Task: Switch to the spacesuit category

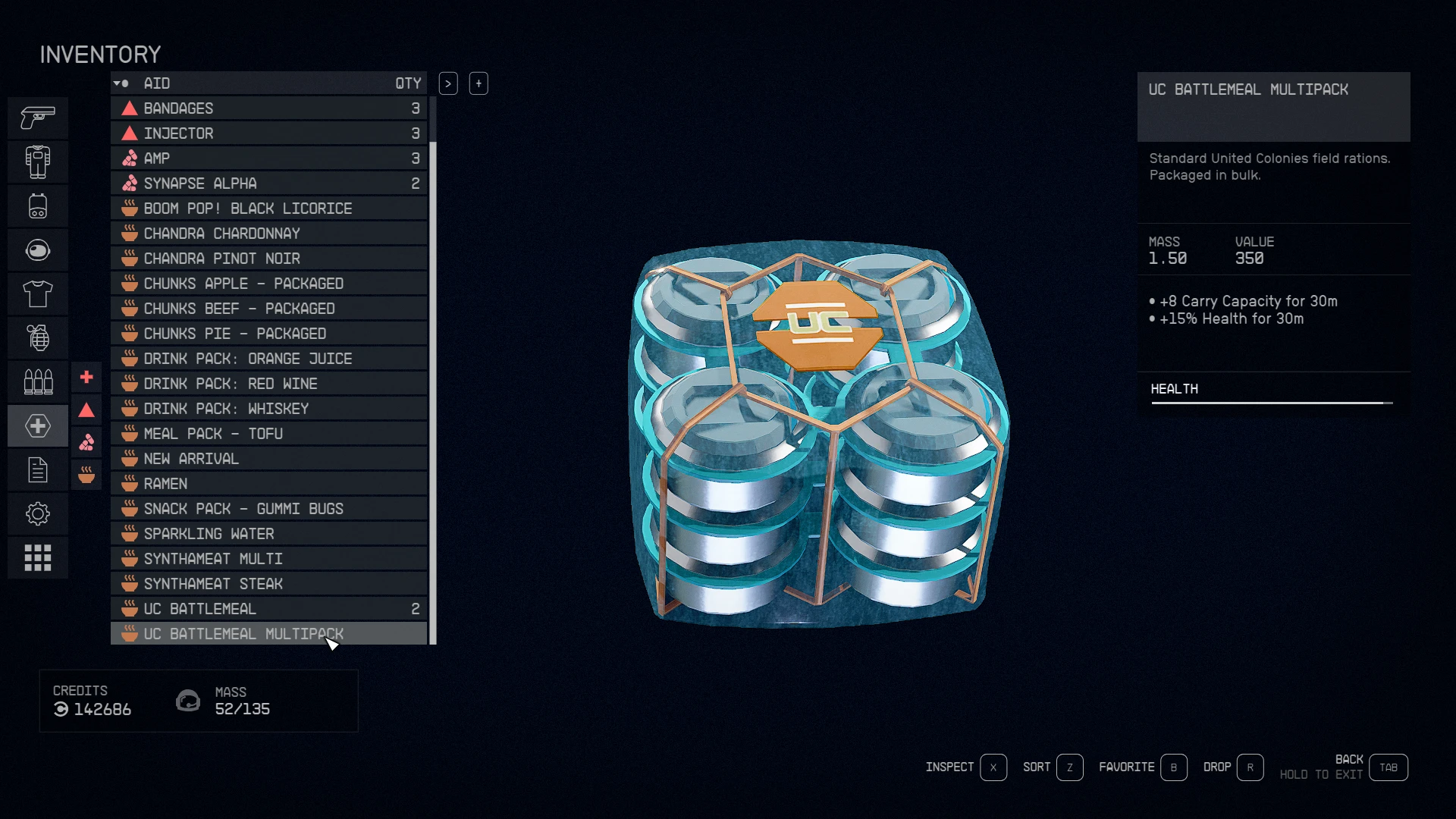Action: pos(38,162)
